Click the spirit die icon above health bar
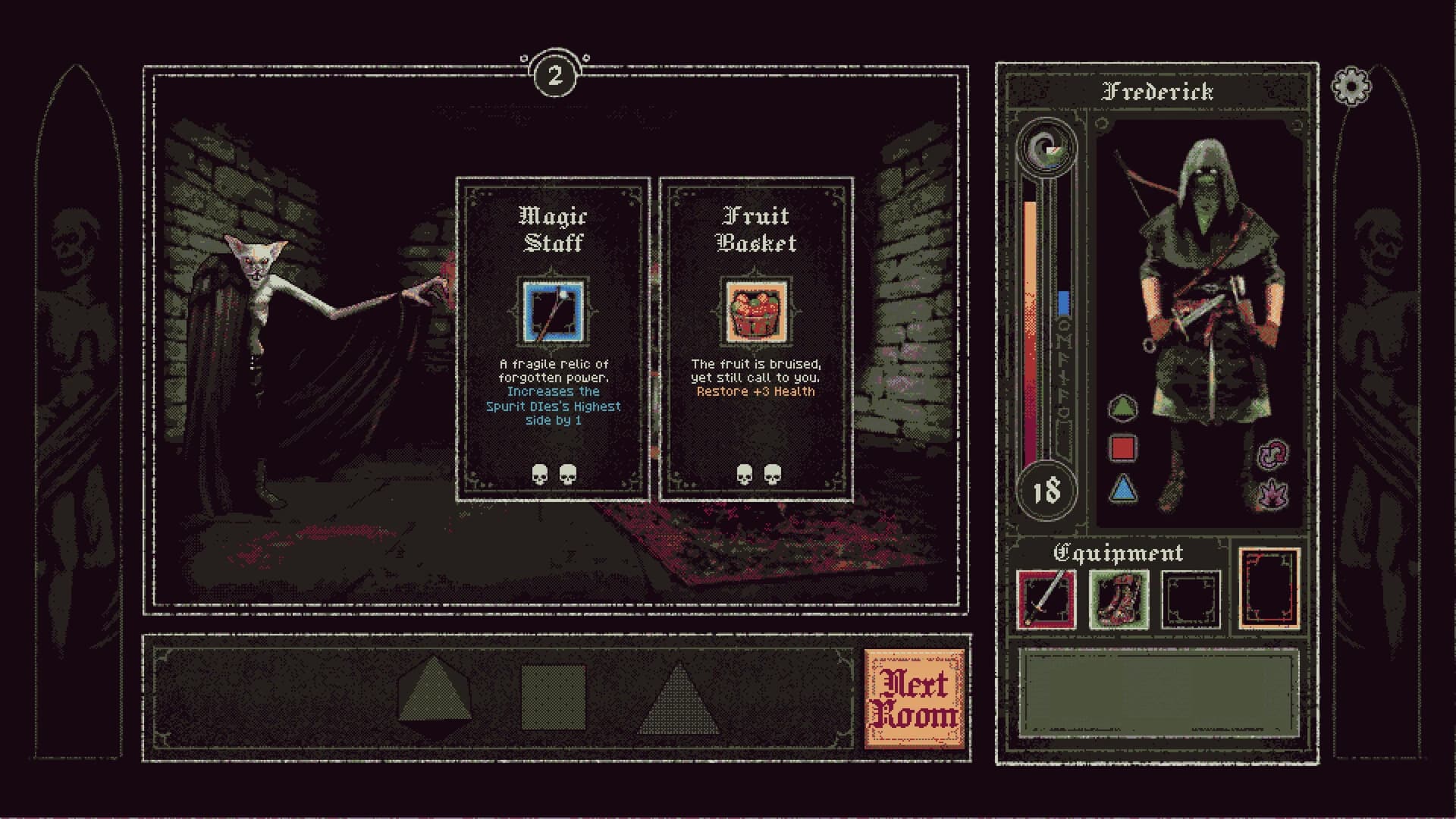Viewport: 1456px width, 819px height. point(1046,144)
